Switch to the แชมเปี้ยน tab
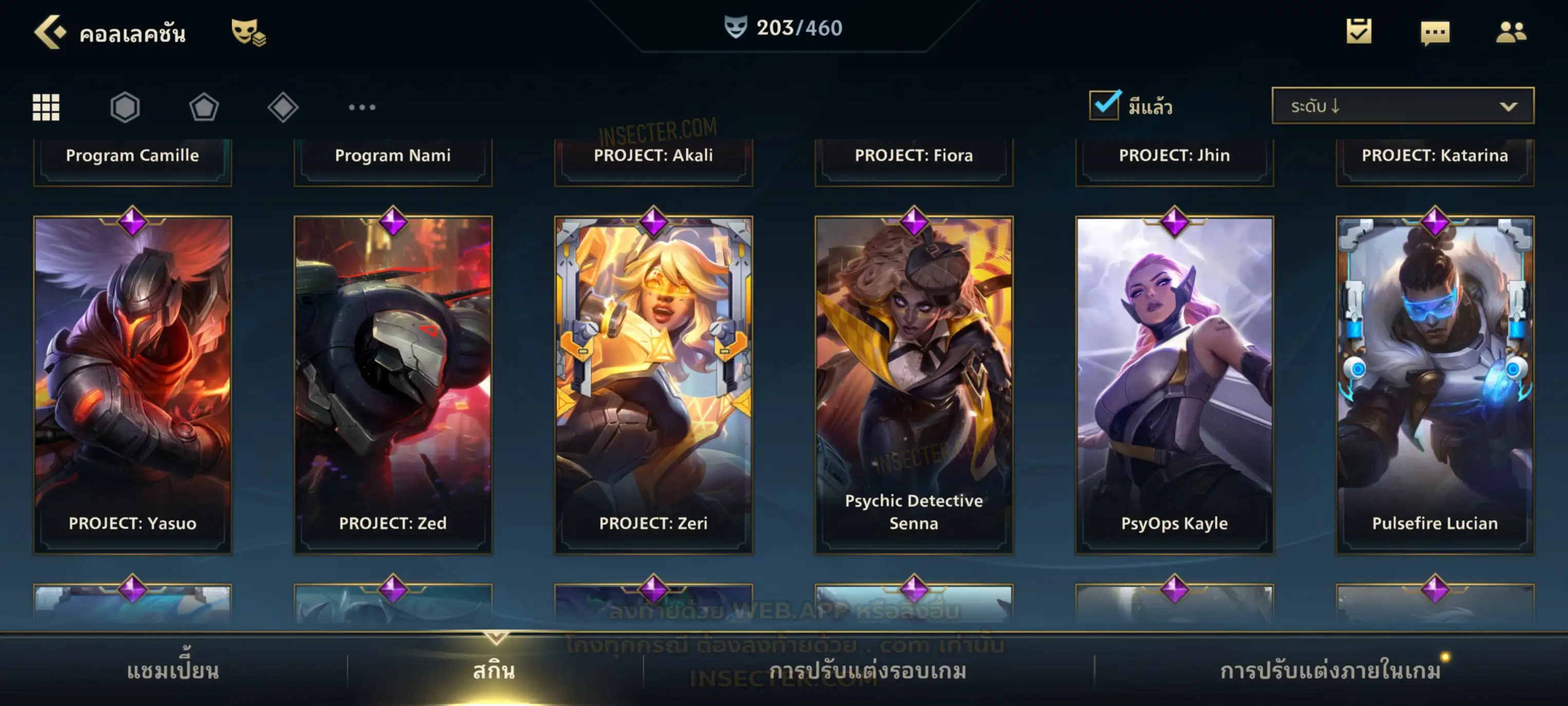This screenshot has height=706, width=1568. pos(173,670)
